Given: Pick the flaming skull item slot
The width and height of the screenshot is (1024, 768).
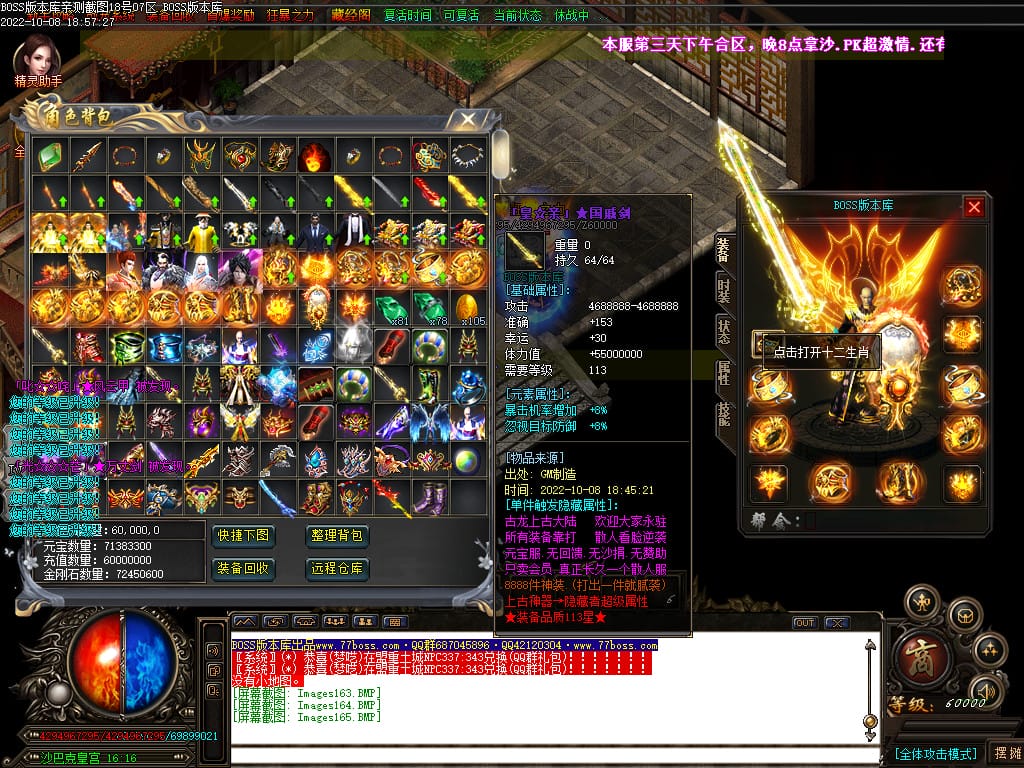Looking at the screenshot, I should tap(311, 155).
